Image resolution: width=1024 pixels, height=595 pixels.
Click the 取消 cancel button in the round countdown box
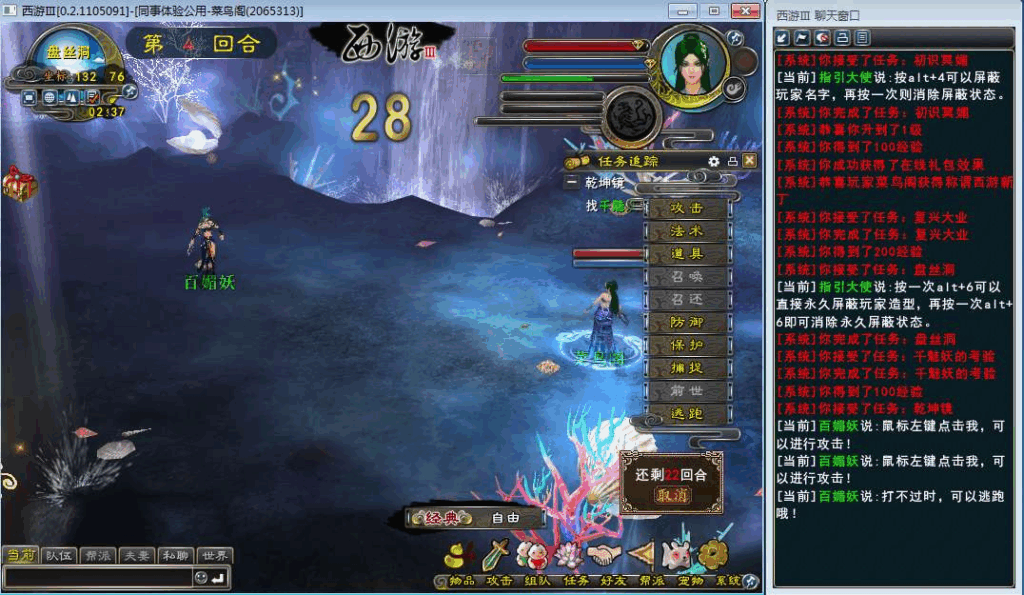point(672,496)
